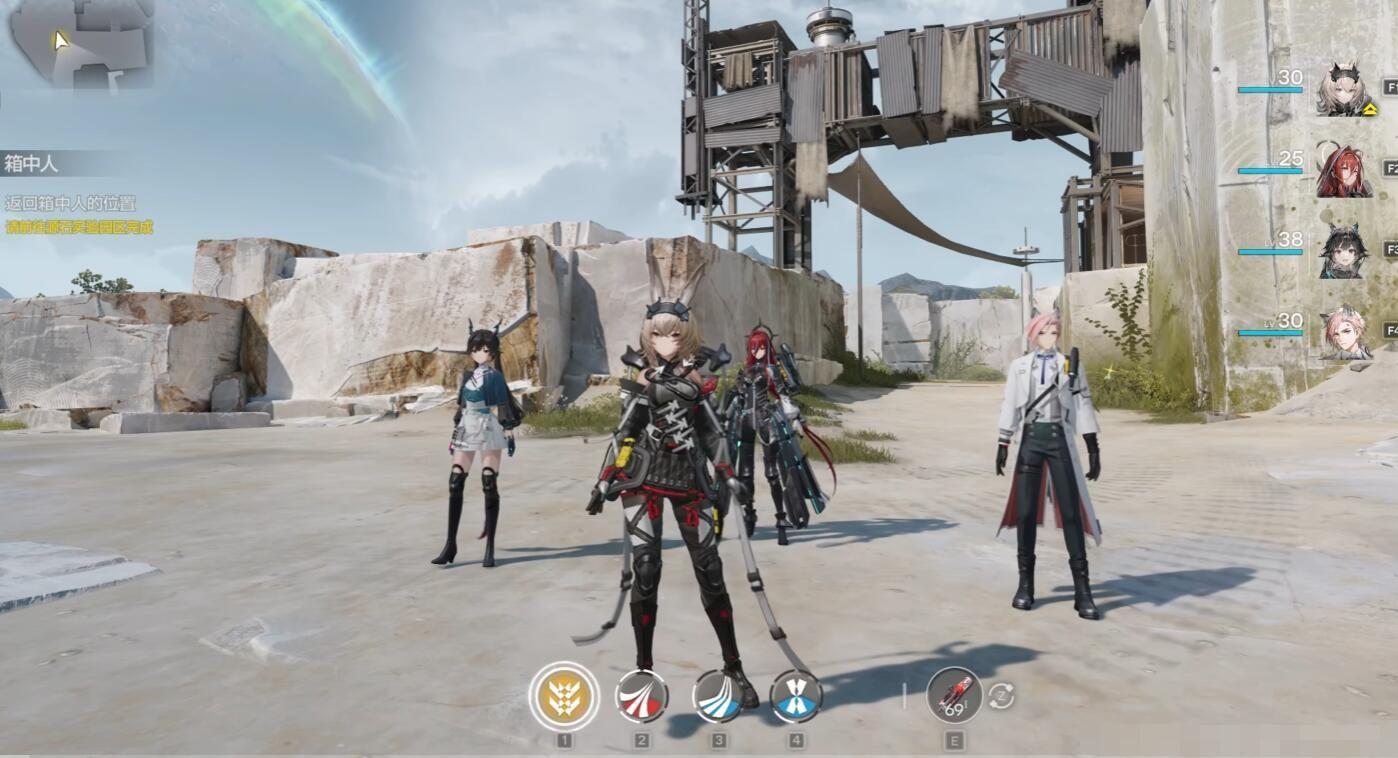Trigger the blue-and-white streak skill
The height and width of the screenshot is (758, 1398).
719,696
